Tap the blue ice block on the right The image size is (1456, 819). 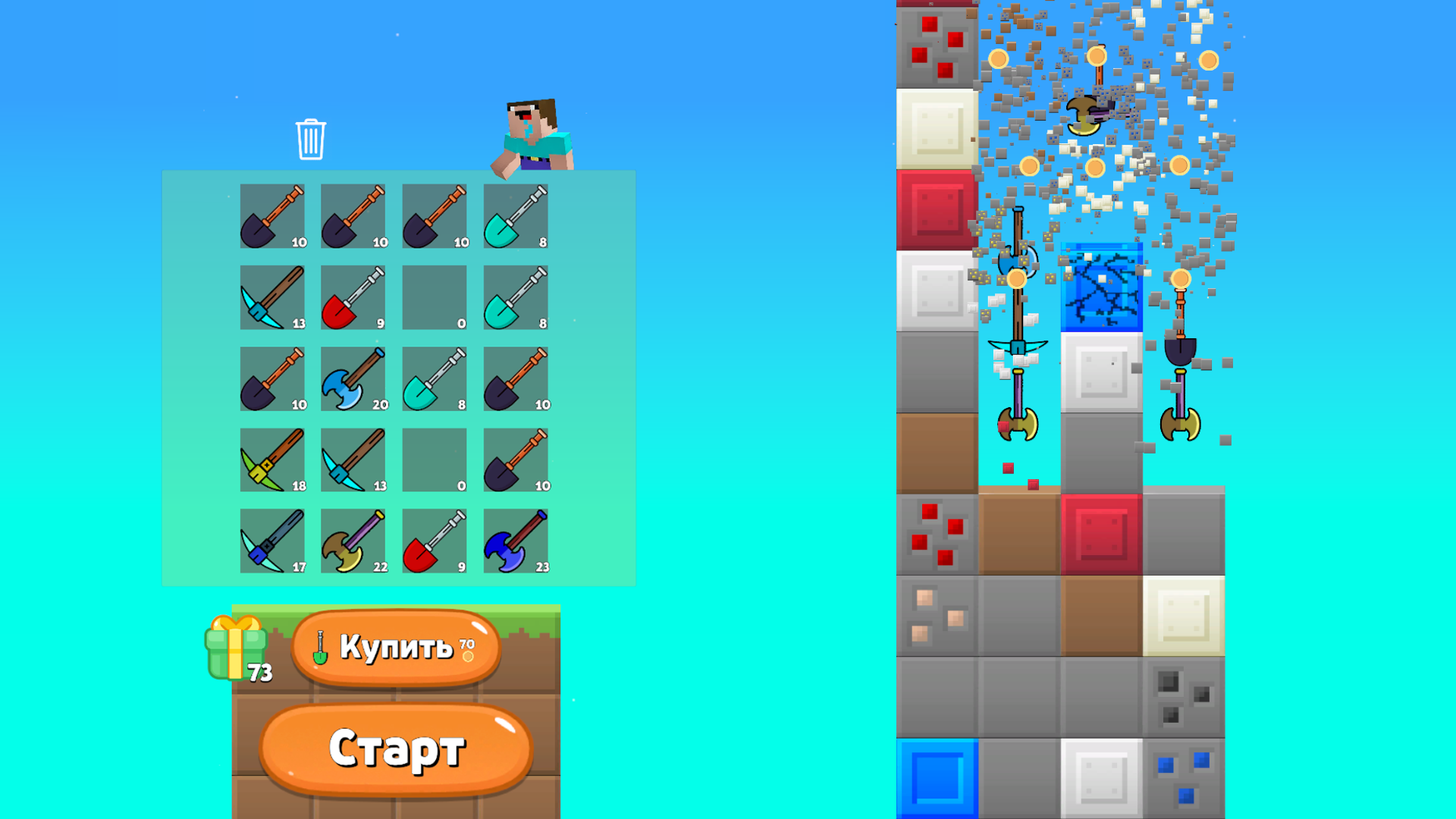(1103, 288)
